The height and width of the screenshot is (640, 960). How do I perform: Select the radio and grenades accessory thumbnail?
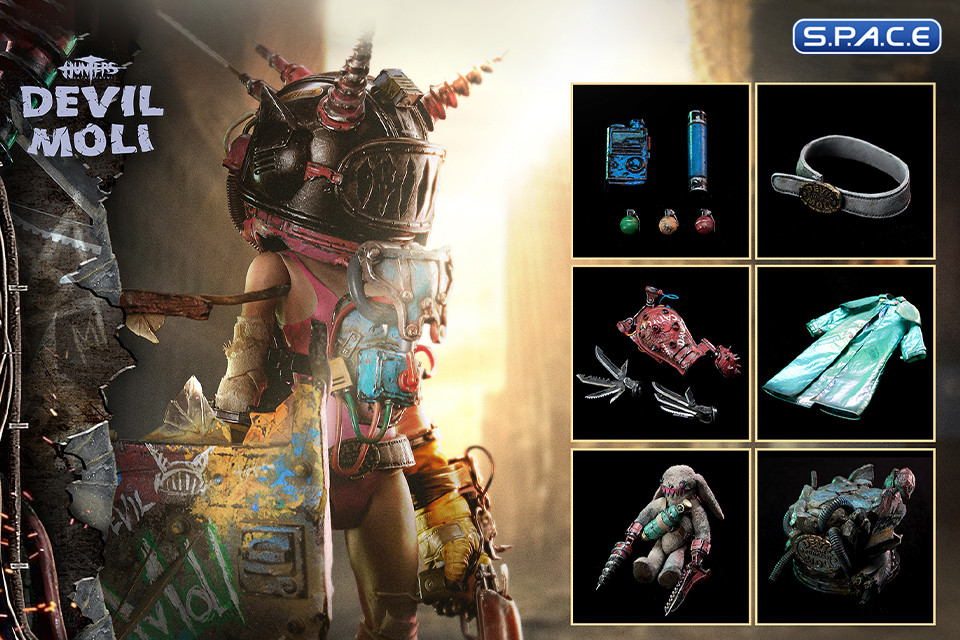661,171
